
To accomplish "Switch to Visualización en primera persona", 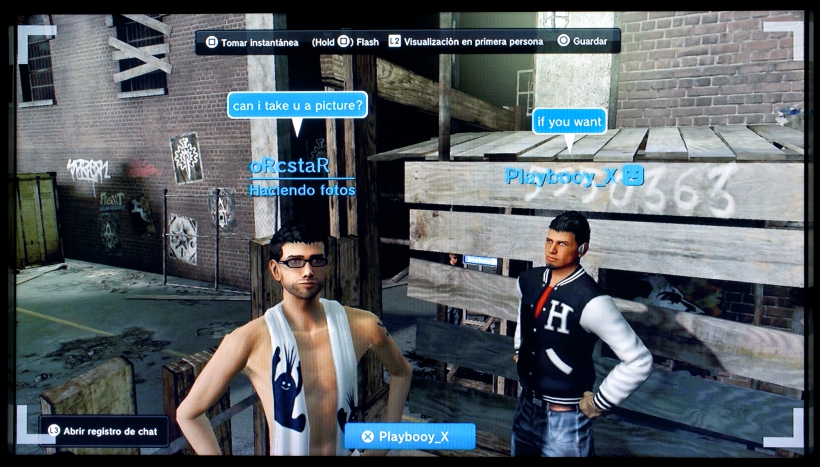I will coord(466,42).
